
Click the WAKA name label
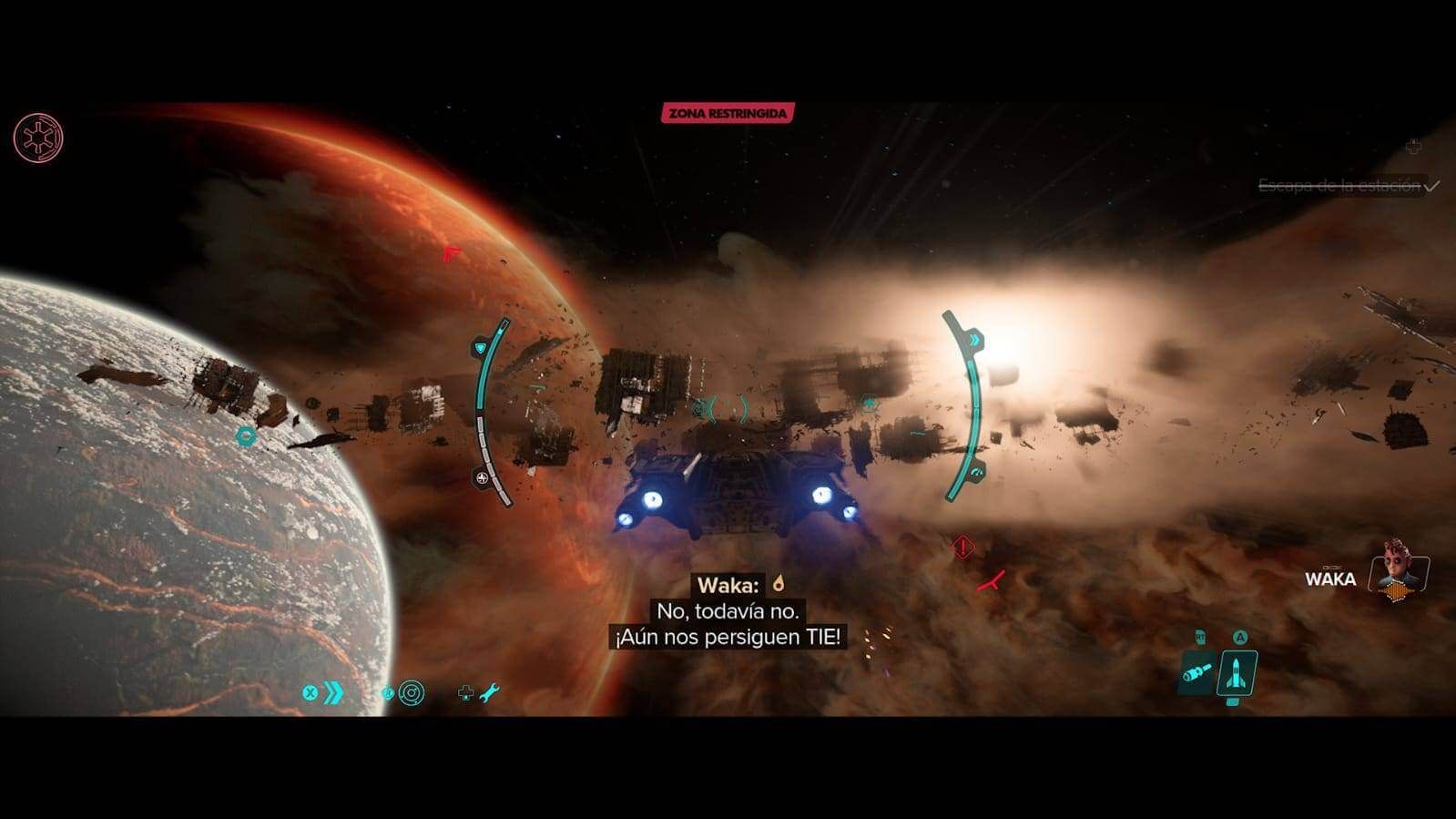(x=1332, y=578)
